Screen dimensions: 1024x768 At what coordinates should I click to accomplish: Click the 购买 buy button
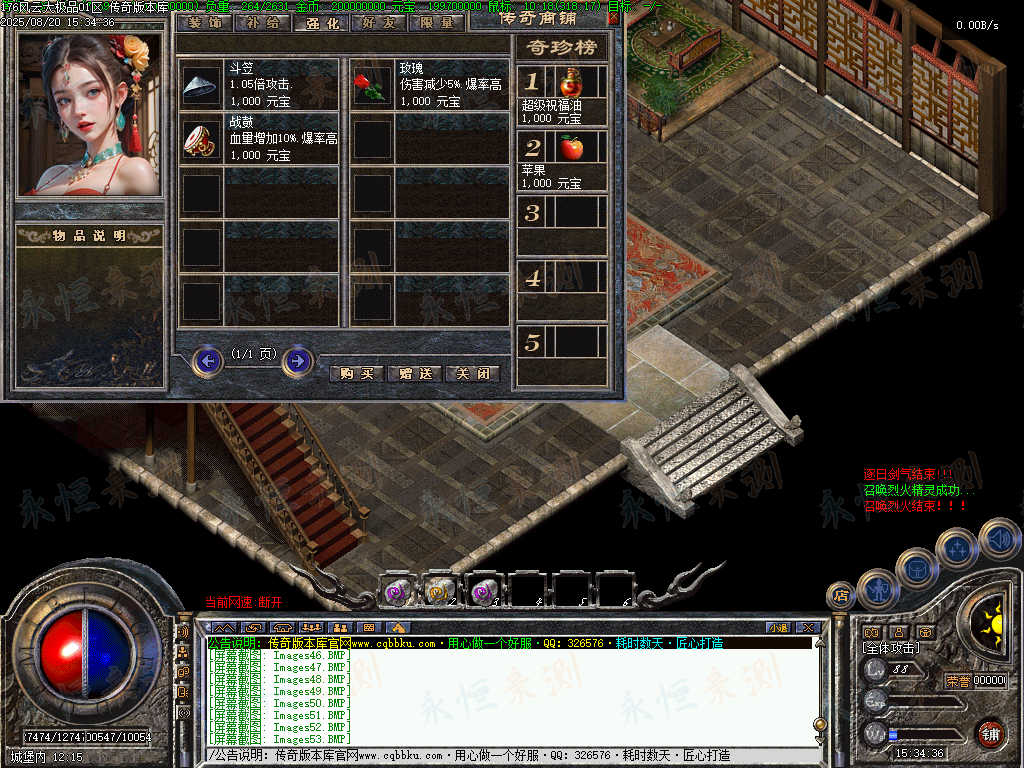click(x=356, y=373)
